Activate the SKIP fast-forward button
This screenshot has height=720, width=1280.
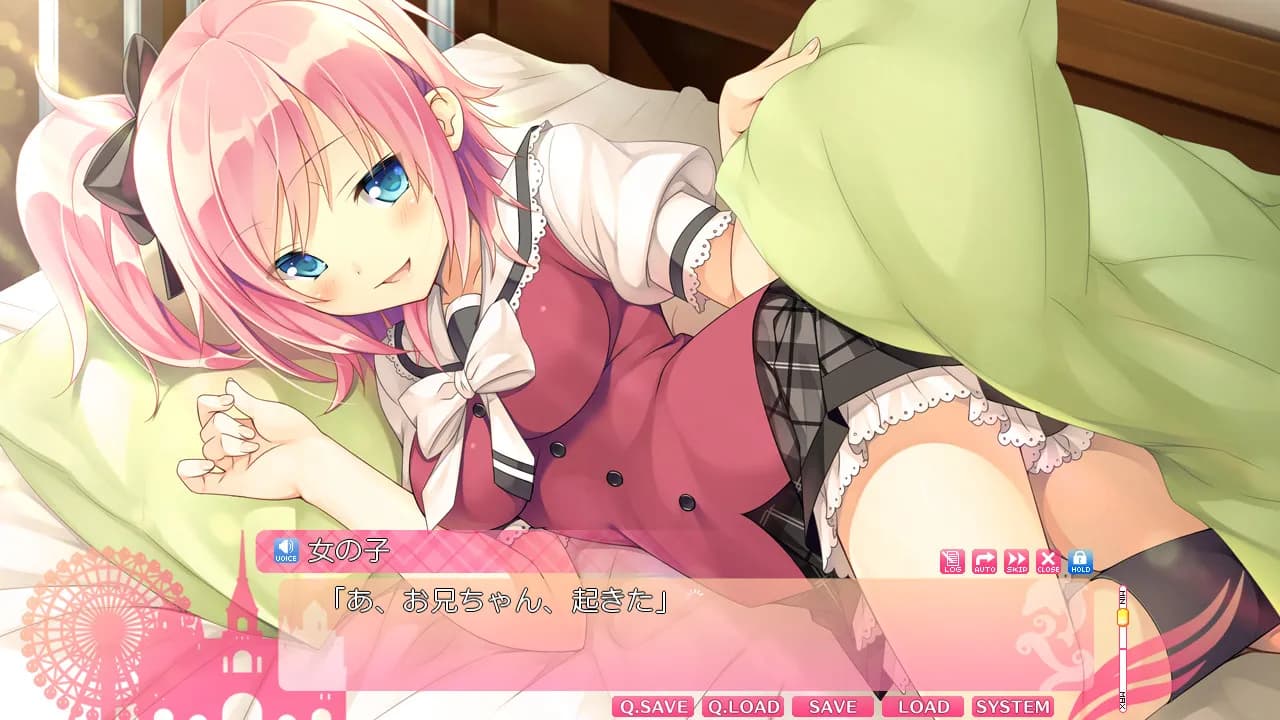(1016, 562)
